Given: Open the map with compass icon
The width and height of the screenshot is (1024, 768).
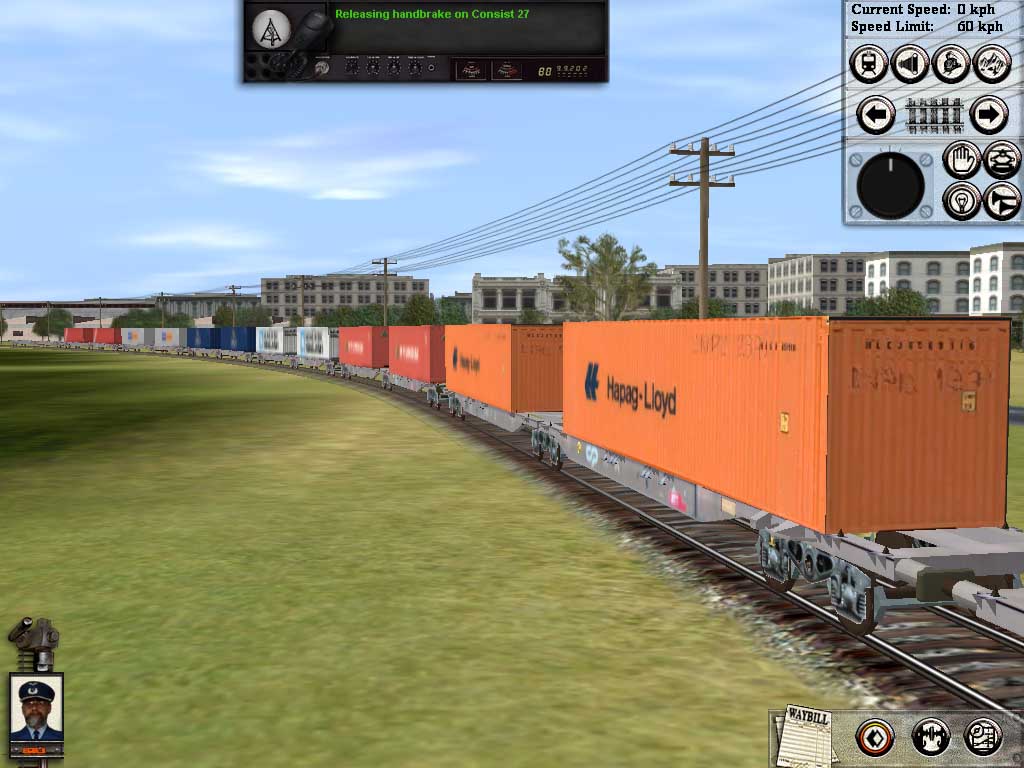Looking at the screenshot, I should (983, 738).
